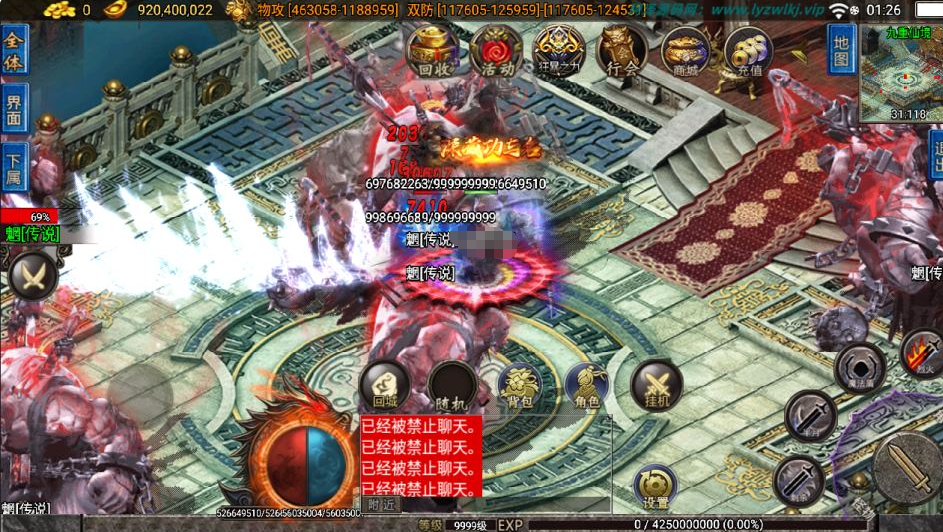
Task: Open the 回收 recycle menu
Action: 433,51
